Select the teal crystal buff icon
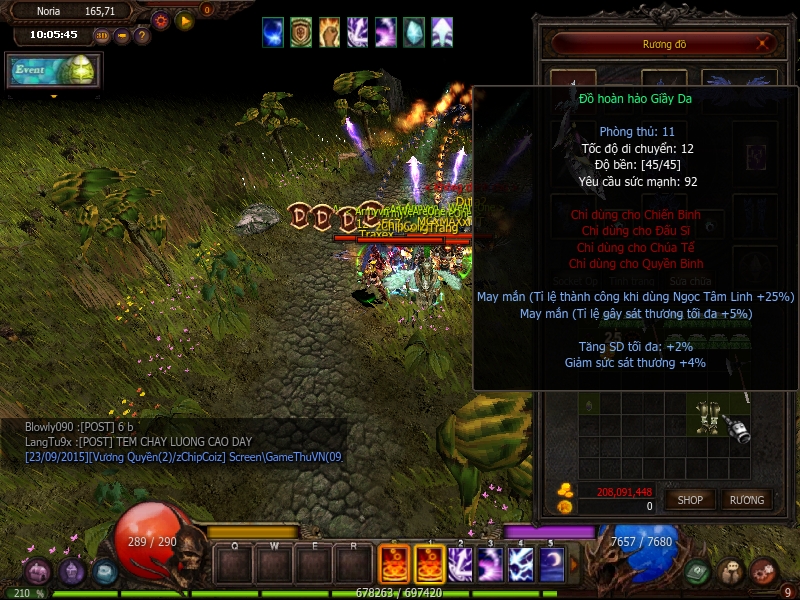The image size is (800, 600). click(x=413, y=32)
